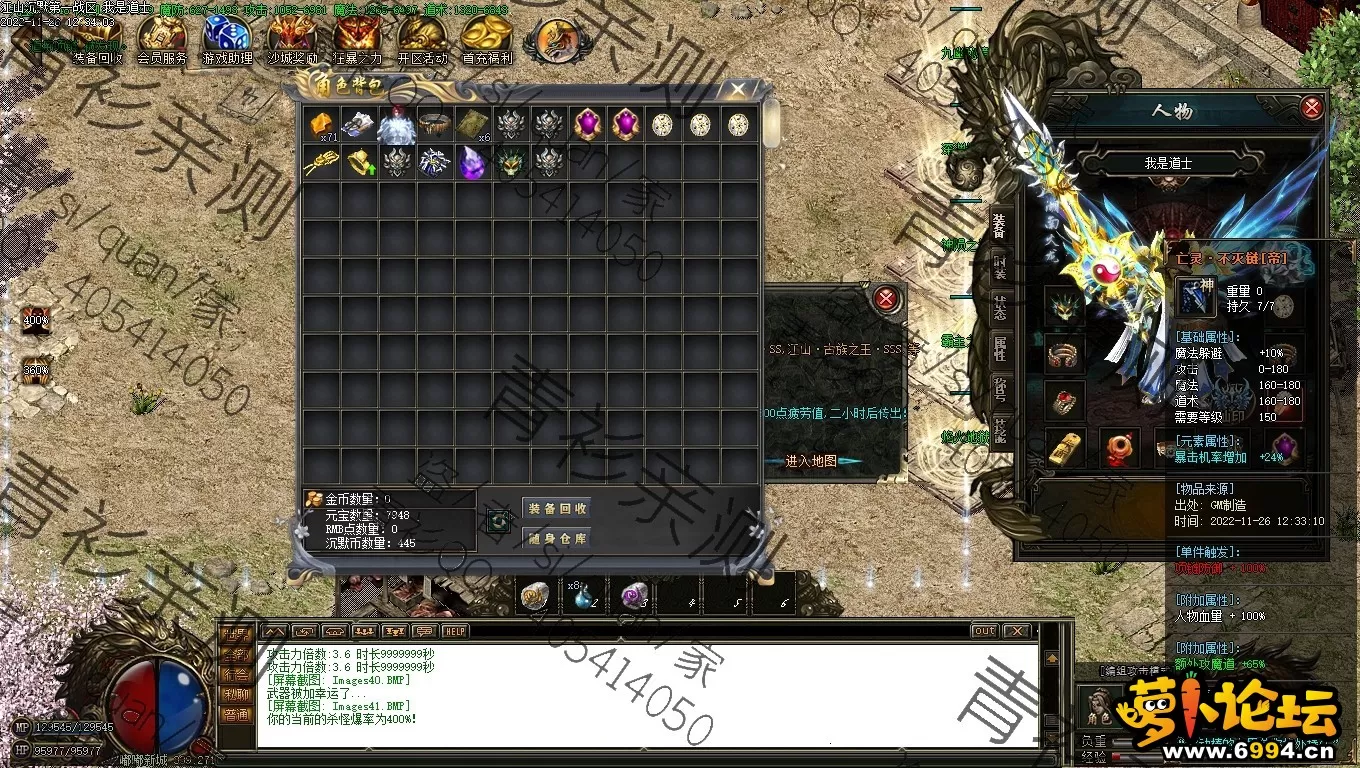Click the green refresh button in the bag
The width and height of the screenshot is (1360, 768).
(499, 521)
